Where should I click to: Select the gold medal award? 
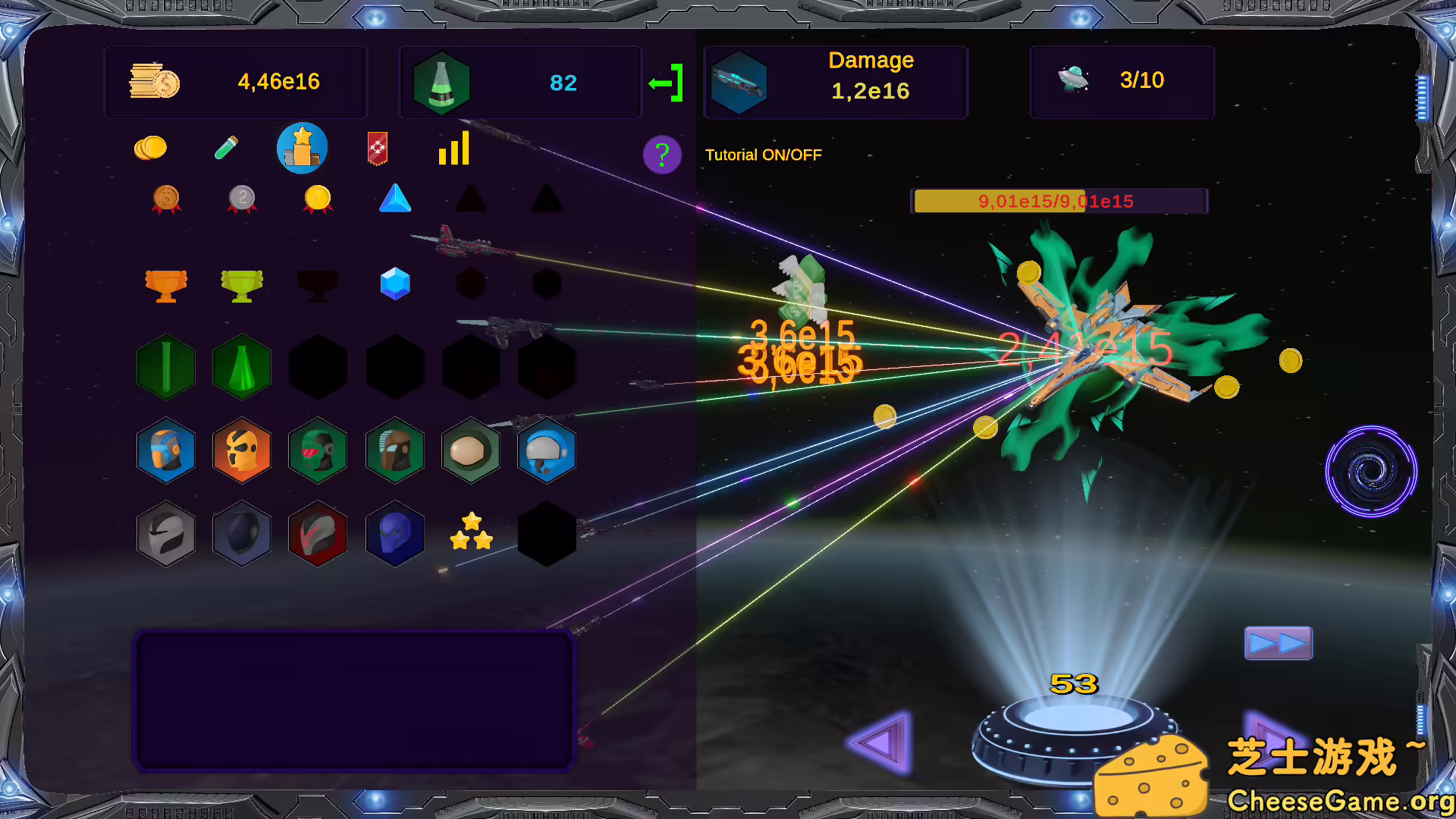pos(317,199)
